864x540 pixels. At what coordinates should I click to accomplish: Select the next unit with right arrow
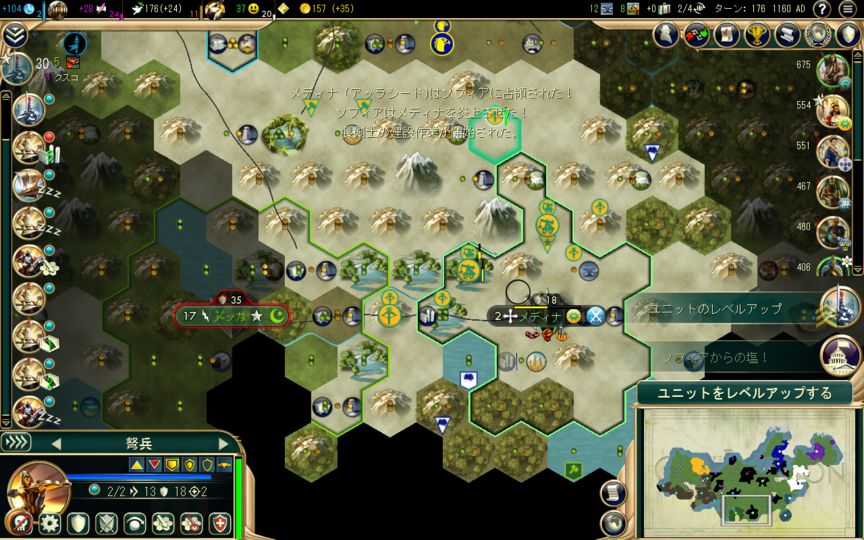pyautogui.click(x=223, y=443)
